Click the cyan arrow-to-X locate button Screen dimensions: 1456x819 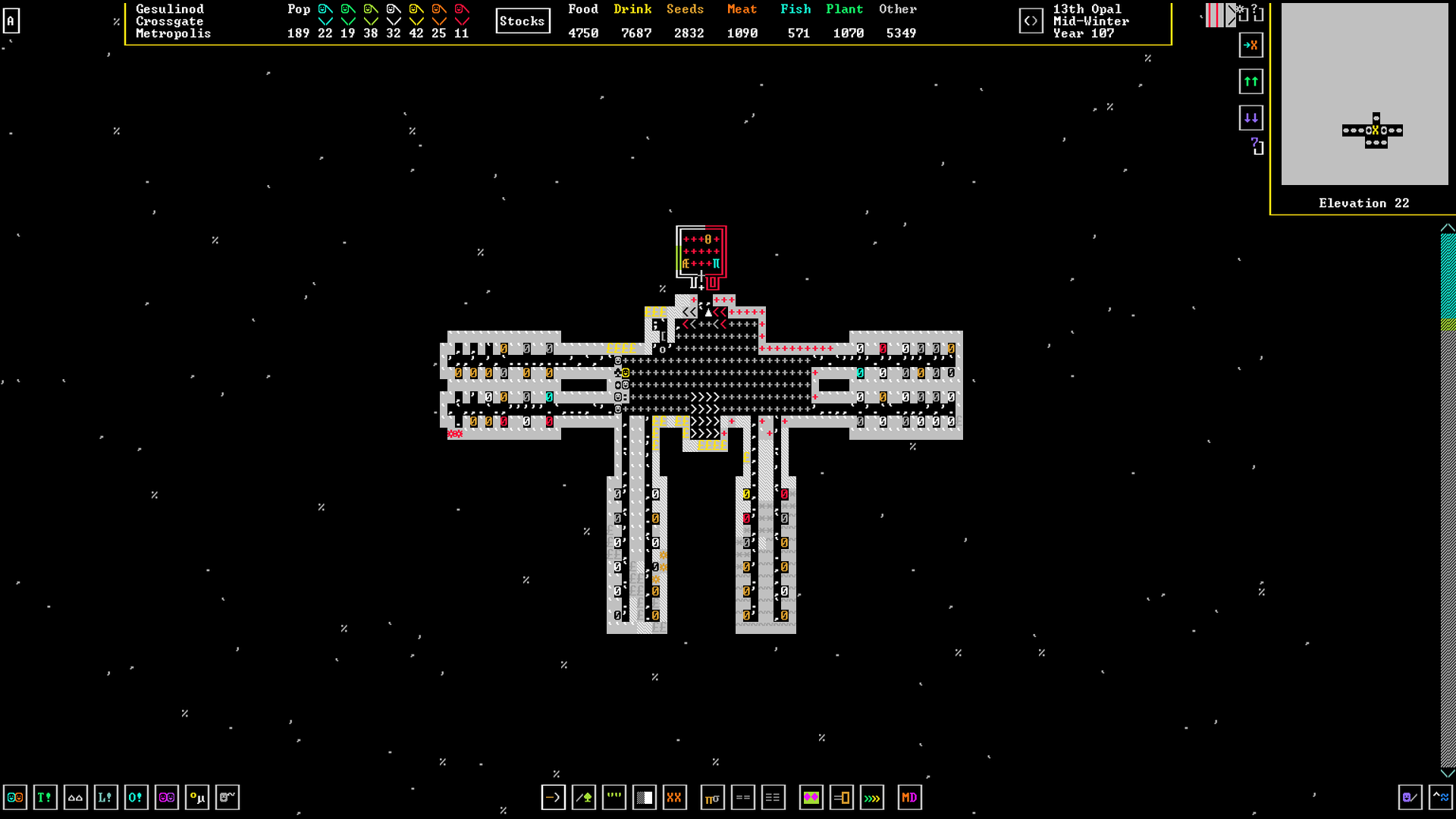1251,45
